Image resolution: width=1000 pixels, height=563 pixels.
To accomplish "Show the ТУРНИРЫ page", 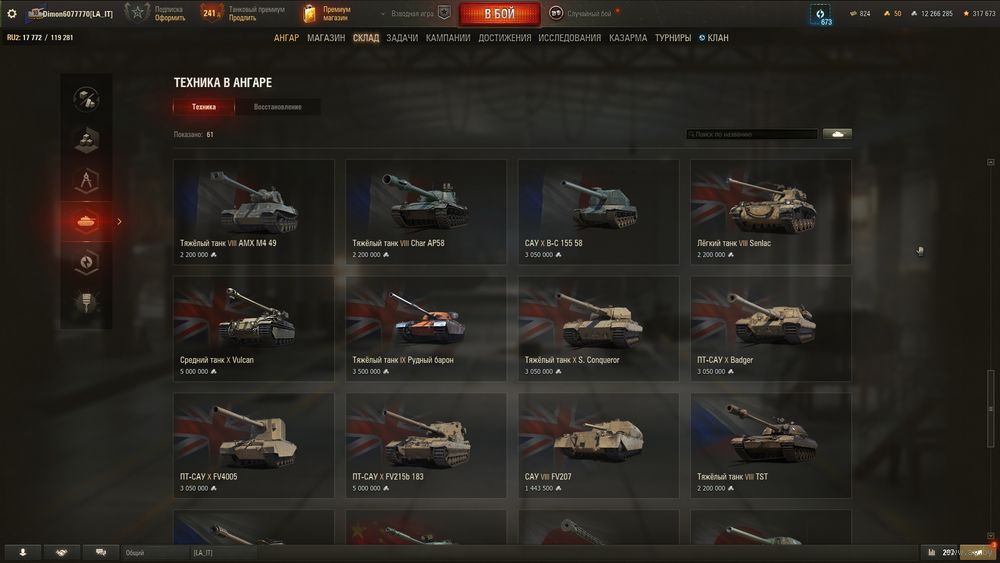I will 673,38.
